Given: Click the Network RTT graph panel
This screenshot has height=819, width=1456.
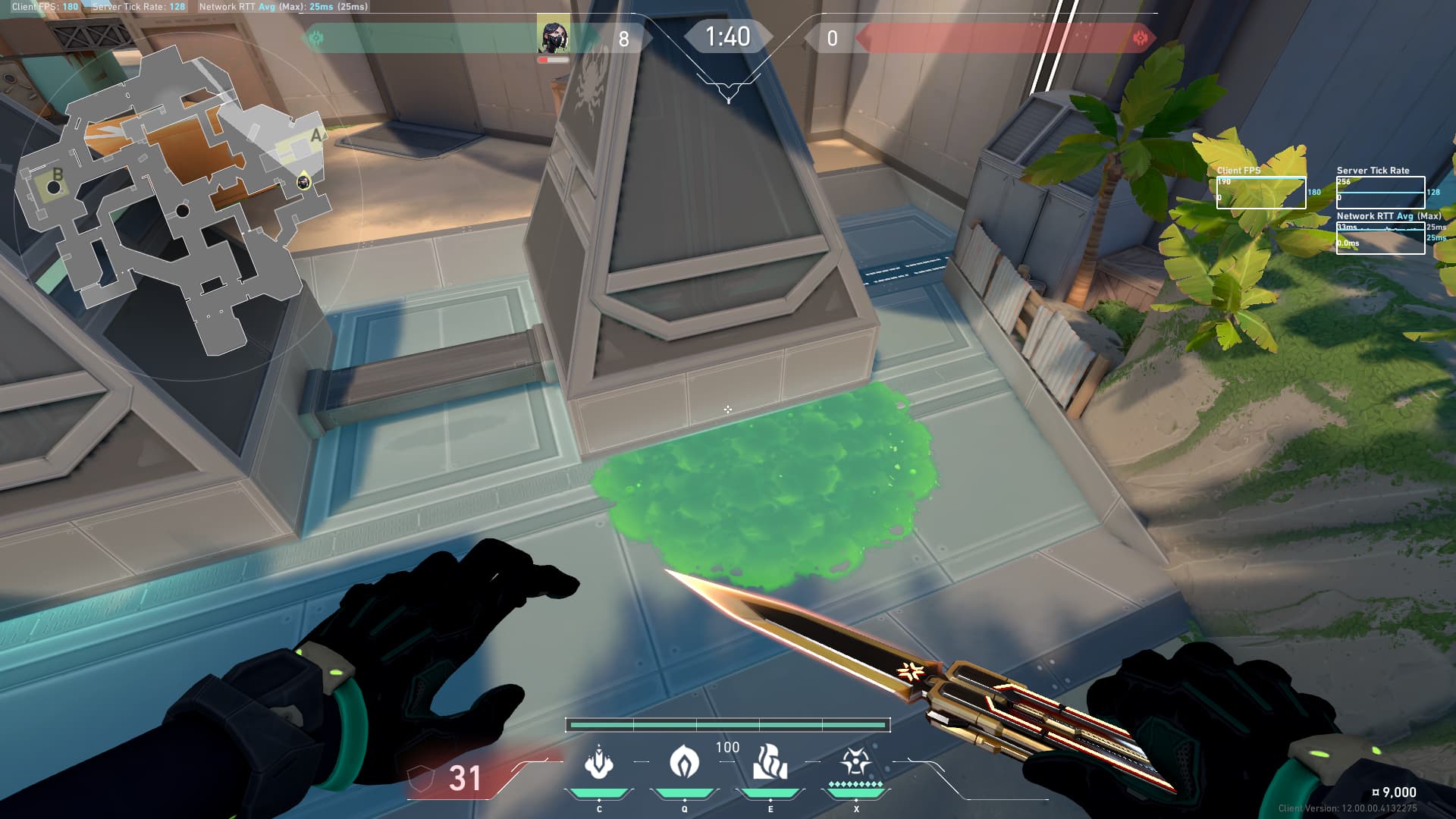Looking at the screenshot, I should click(x=1380, y=238).
